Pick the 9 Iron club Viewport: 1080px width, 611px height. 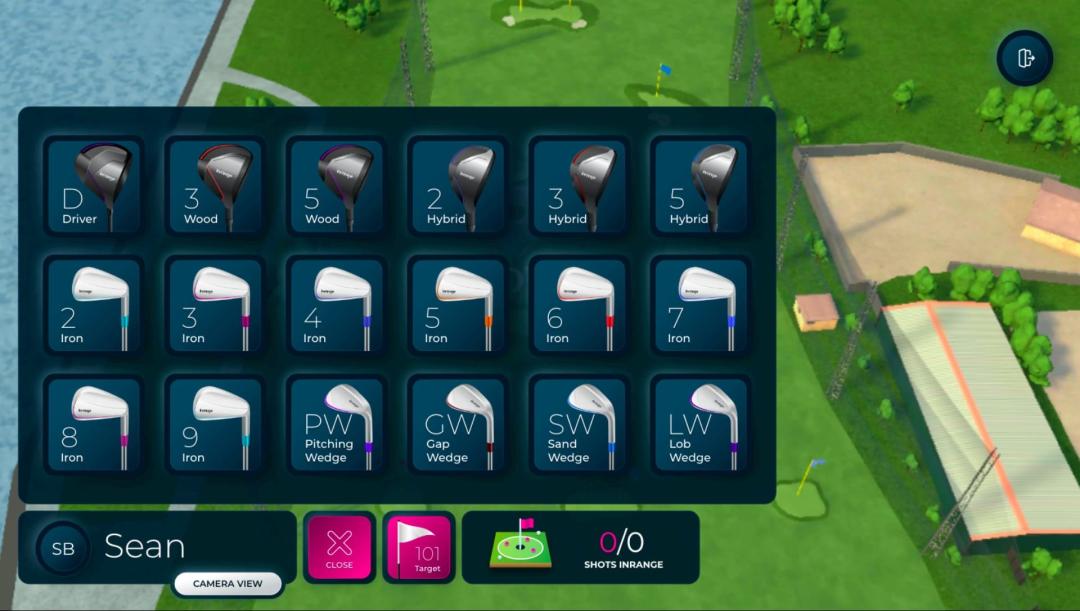tap(215, 425)
